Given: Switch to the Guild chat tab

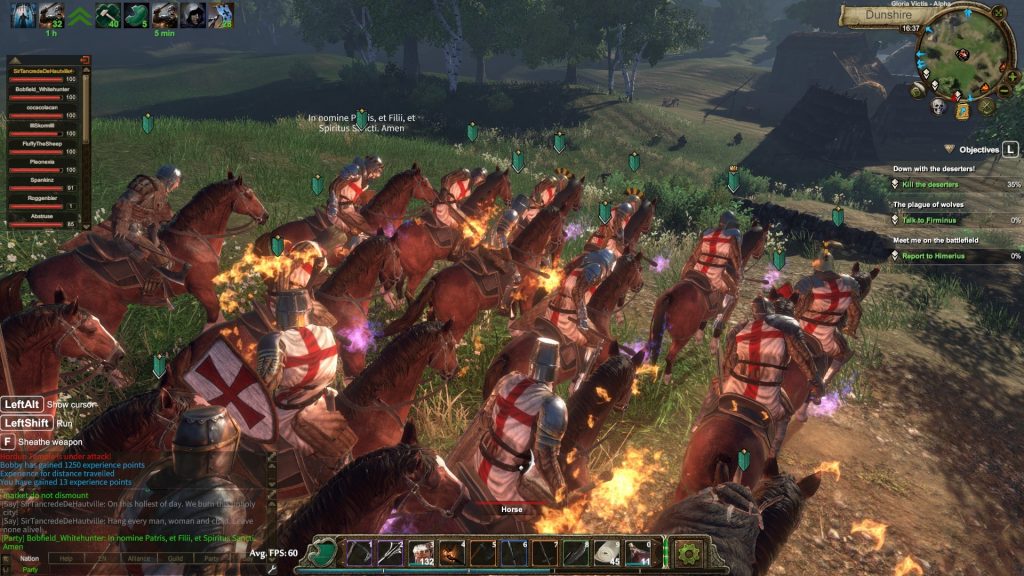Looking at the screenshot, I should (x=175, y=558).
